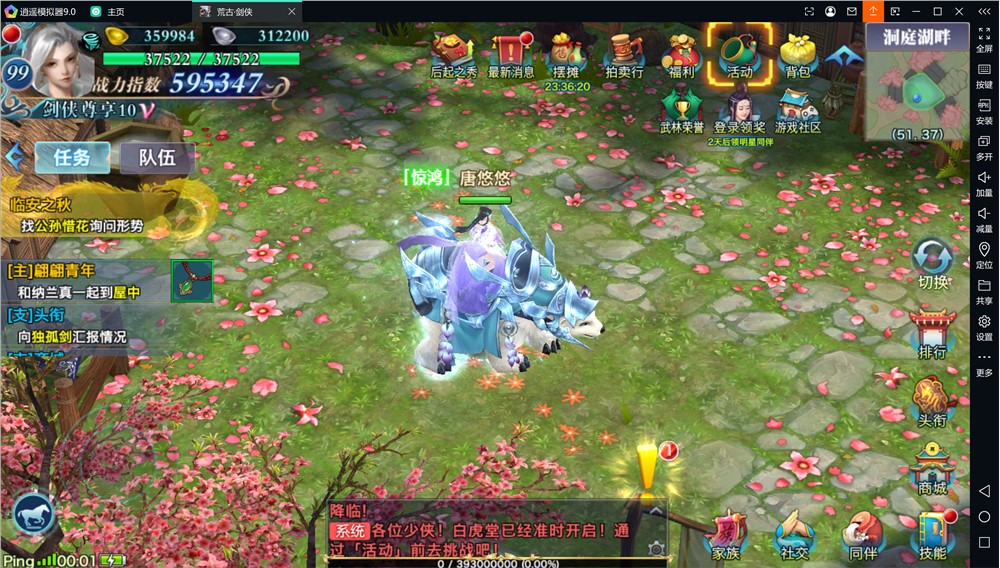Open 游戏社区 game community
Viewport: 1000px width, 568px height.
tap(797, 109)
